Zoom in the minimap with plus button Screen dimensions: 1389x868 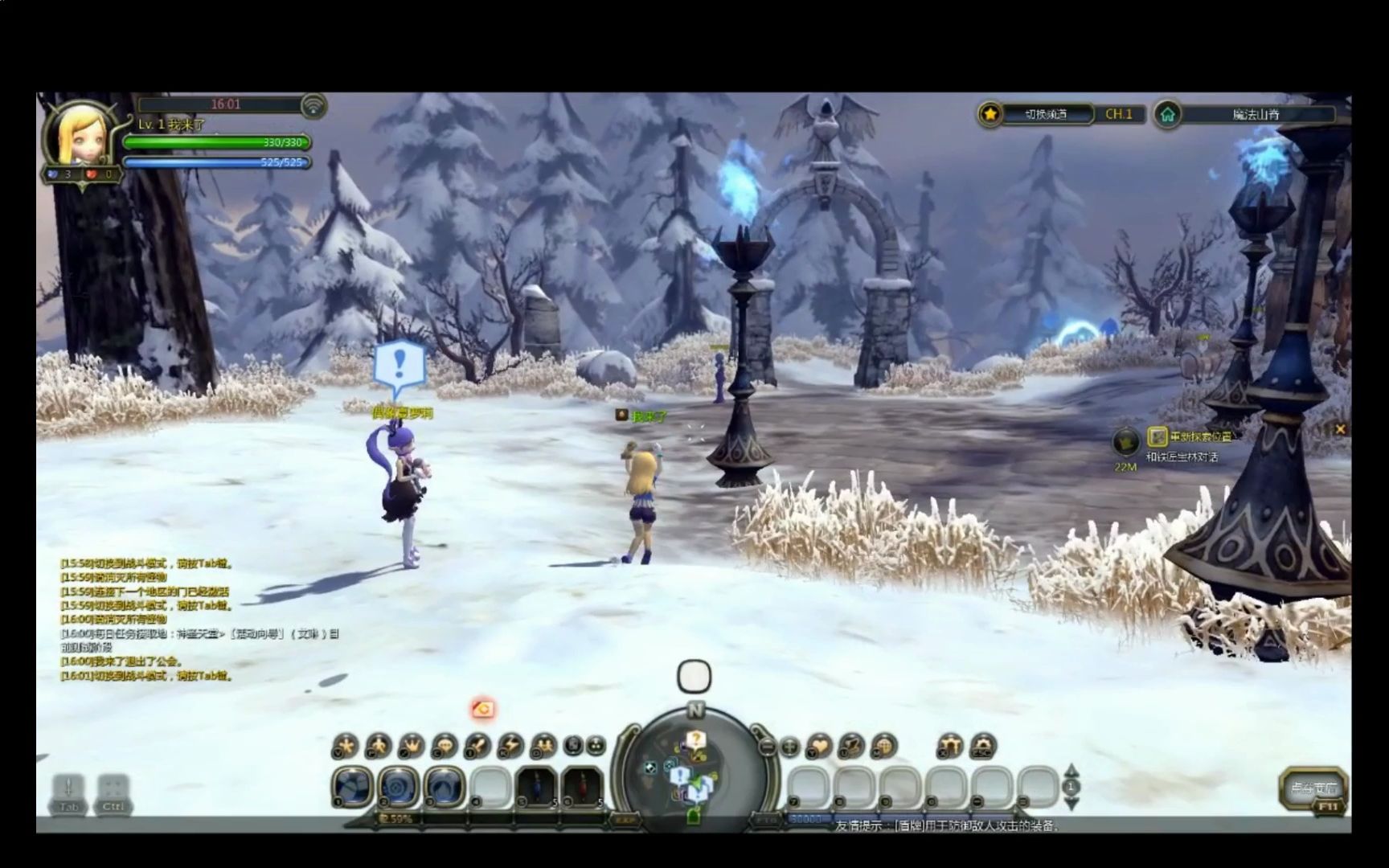(790, 747)
